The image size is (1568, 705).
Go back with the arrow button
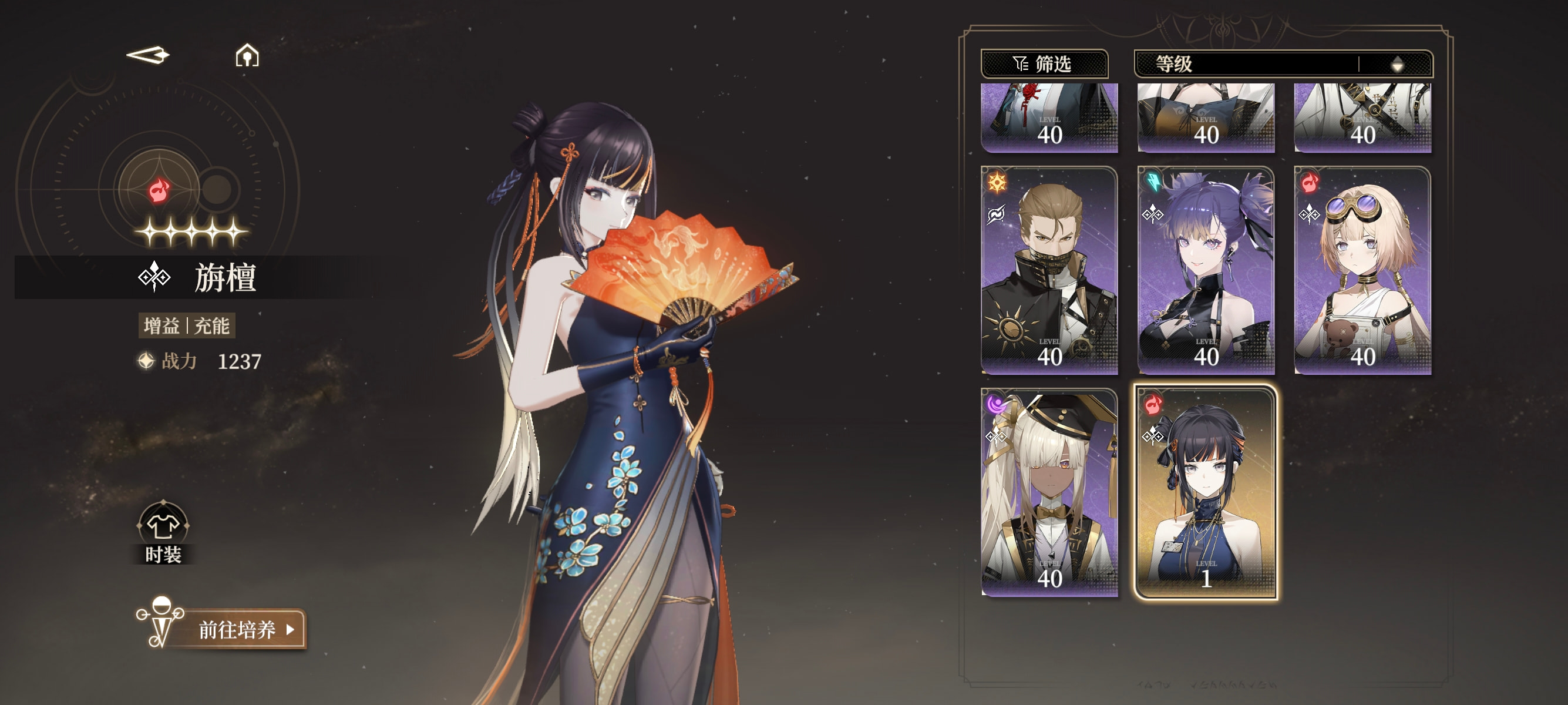click(148, 55)
